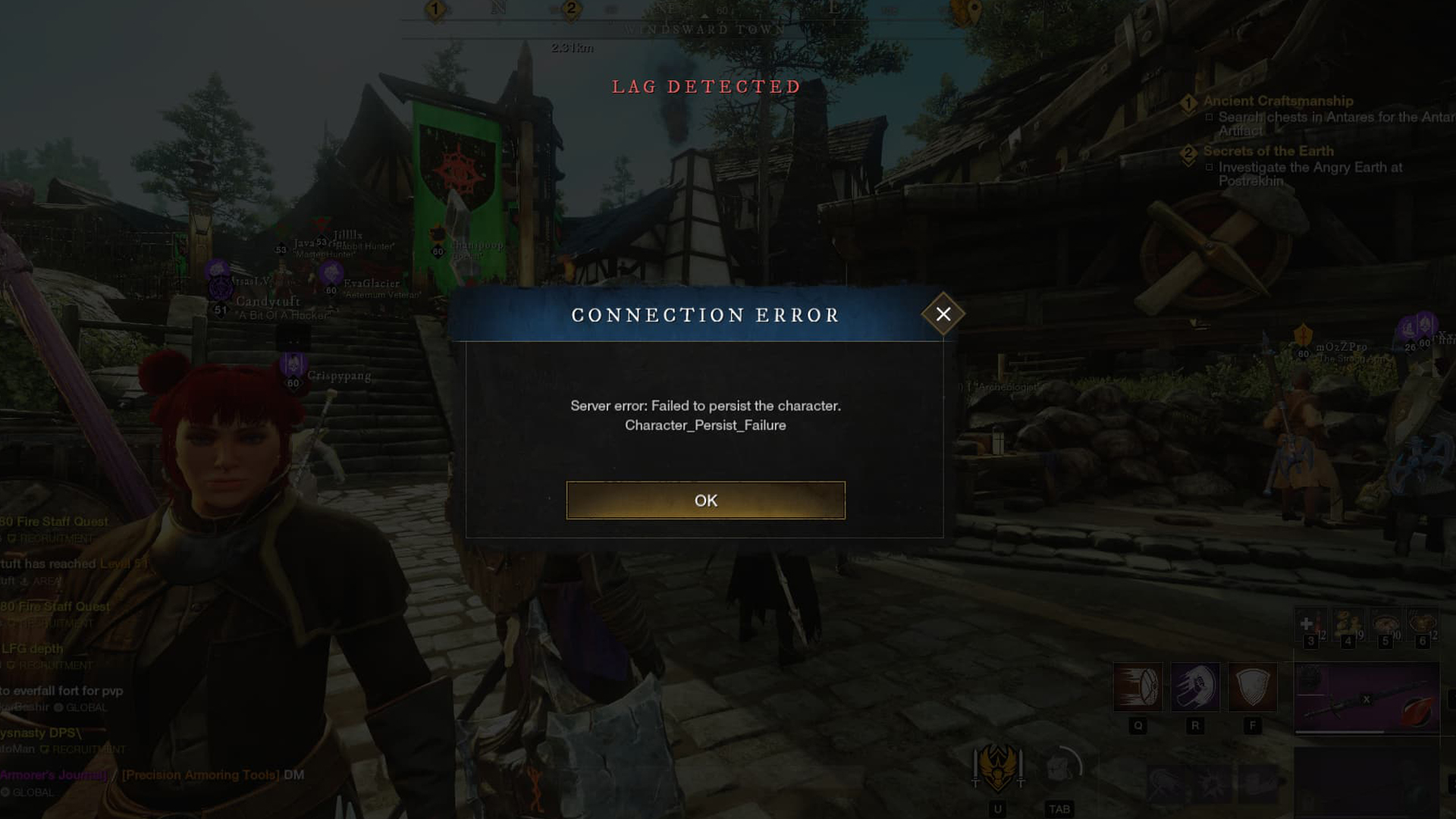Check the Investigate the Angry Earth objective box

pos(1210,168)
